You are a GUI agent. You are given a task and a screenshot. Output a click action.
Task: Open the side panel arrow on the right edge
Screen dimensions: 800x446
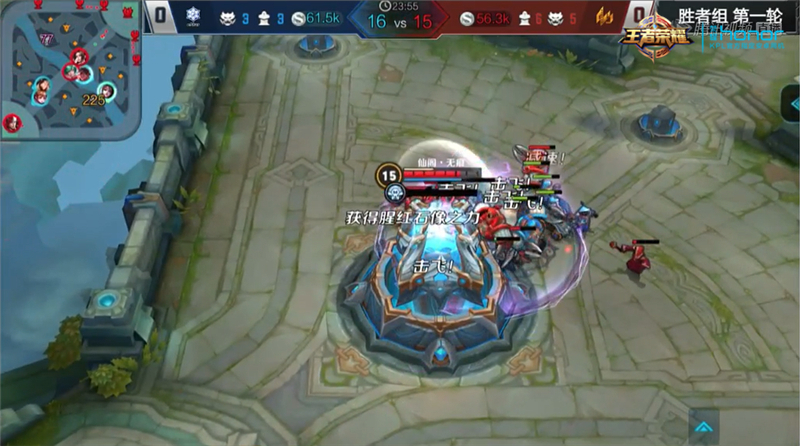click(x=792, y=101)
